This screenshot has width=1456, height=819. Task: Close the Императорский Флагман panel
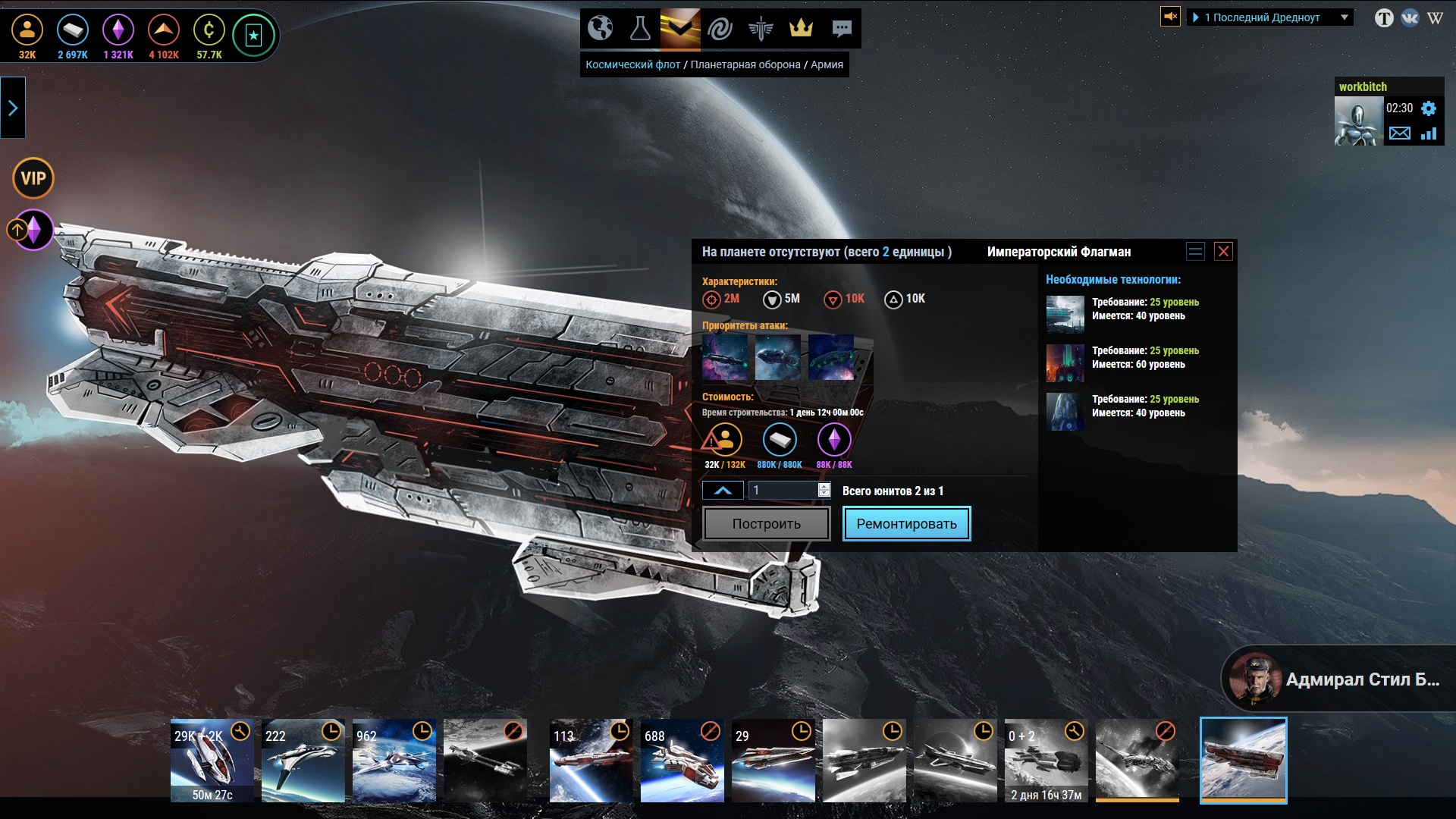click(1223, 252)
